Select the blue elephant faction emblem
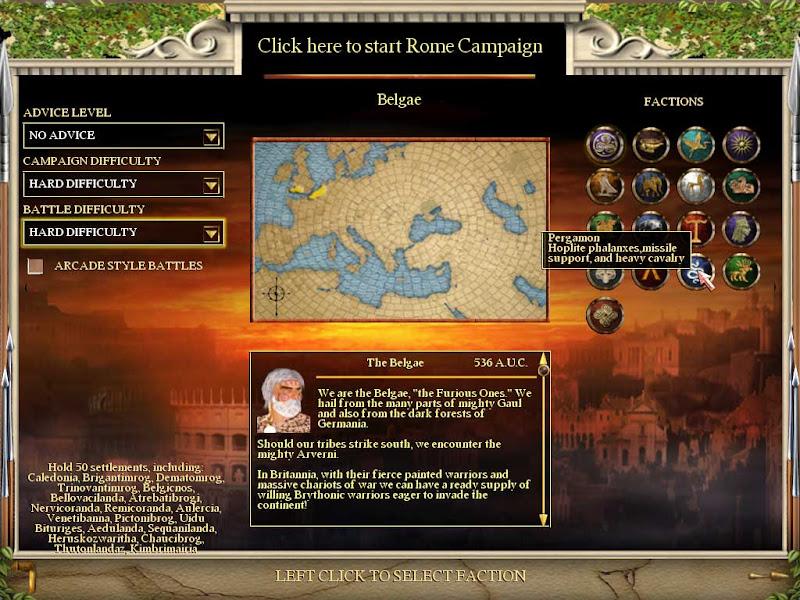This screenshot has height=600, width=800. click(650, 186)
